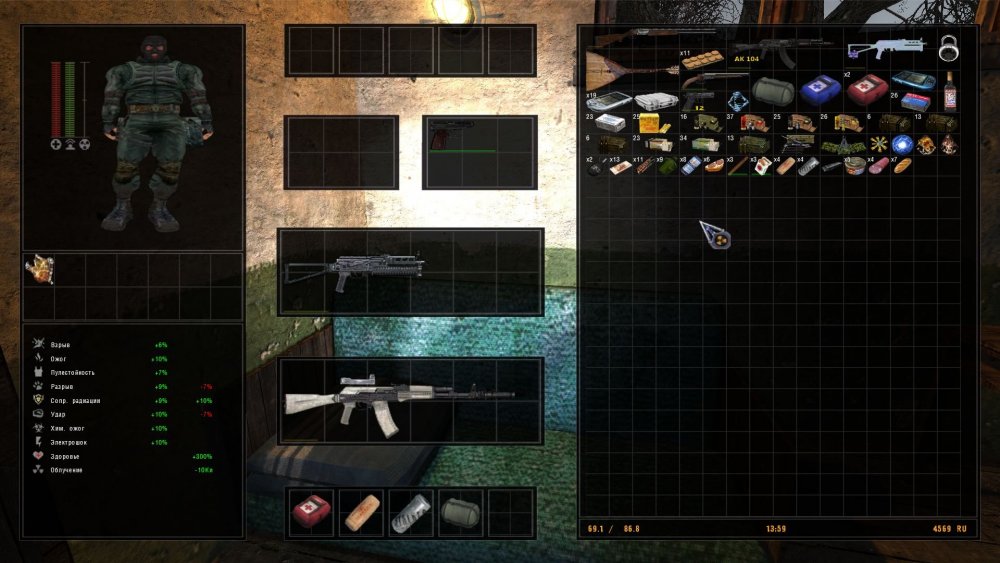Viewport: 1000px width, 563px height.
Task: Click the equipped pistol slot
Action: click(480, 152)
